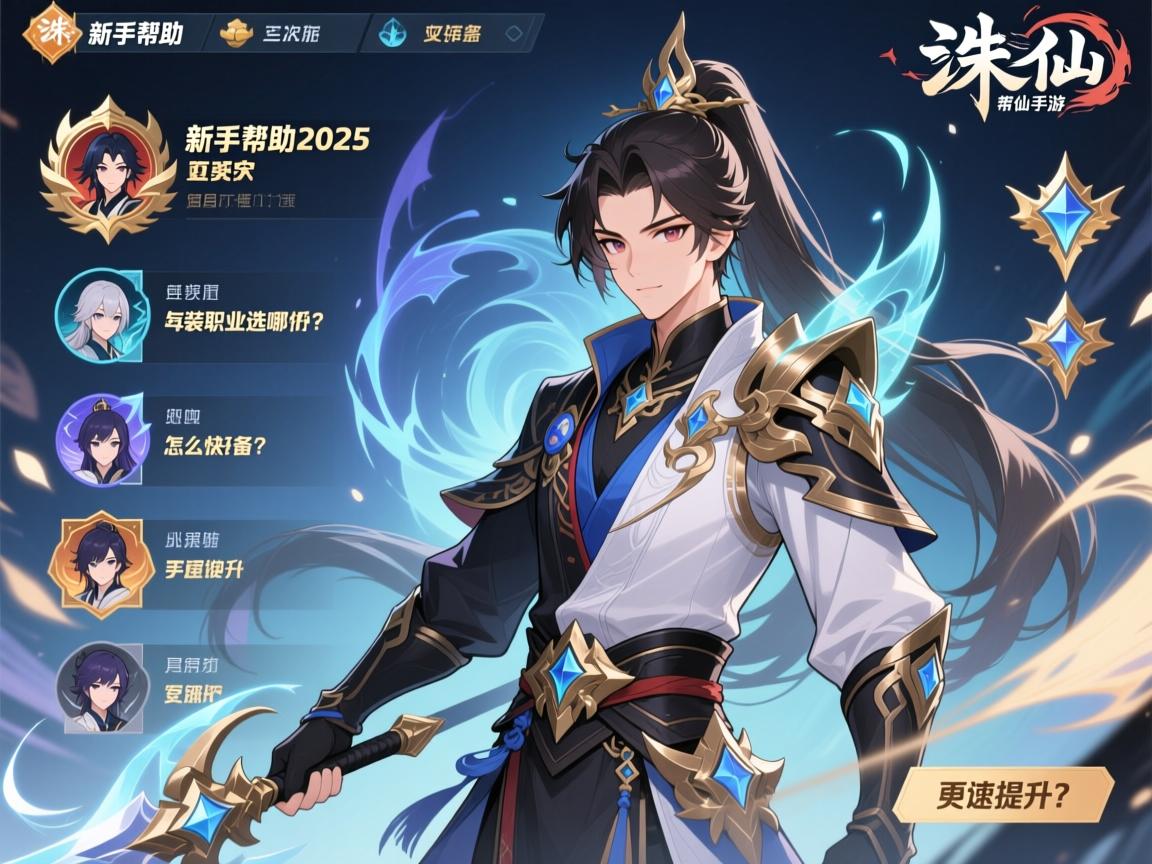Open the 怎么 question with purple avatar

coord(214,446)
